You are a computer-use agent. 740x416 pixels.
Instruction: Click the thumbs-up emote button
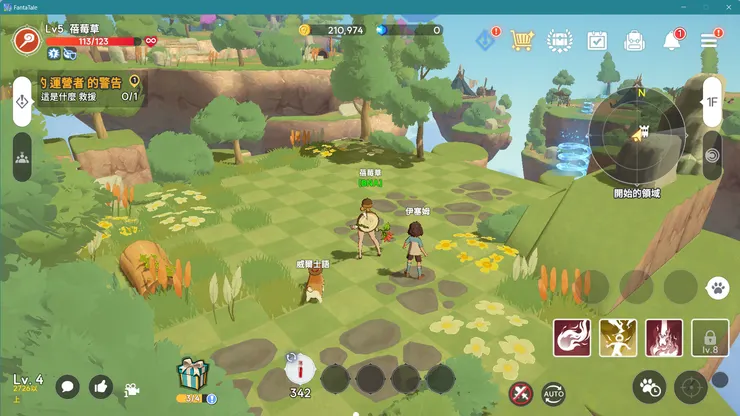[100, 386]
